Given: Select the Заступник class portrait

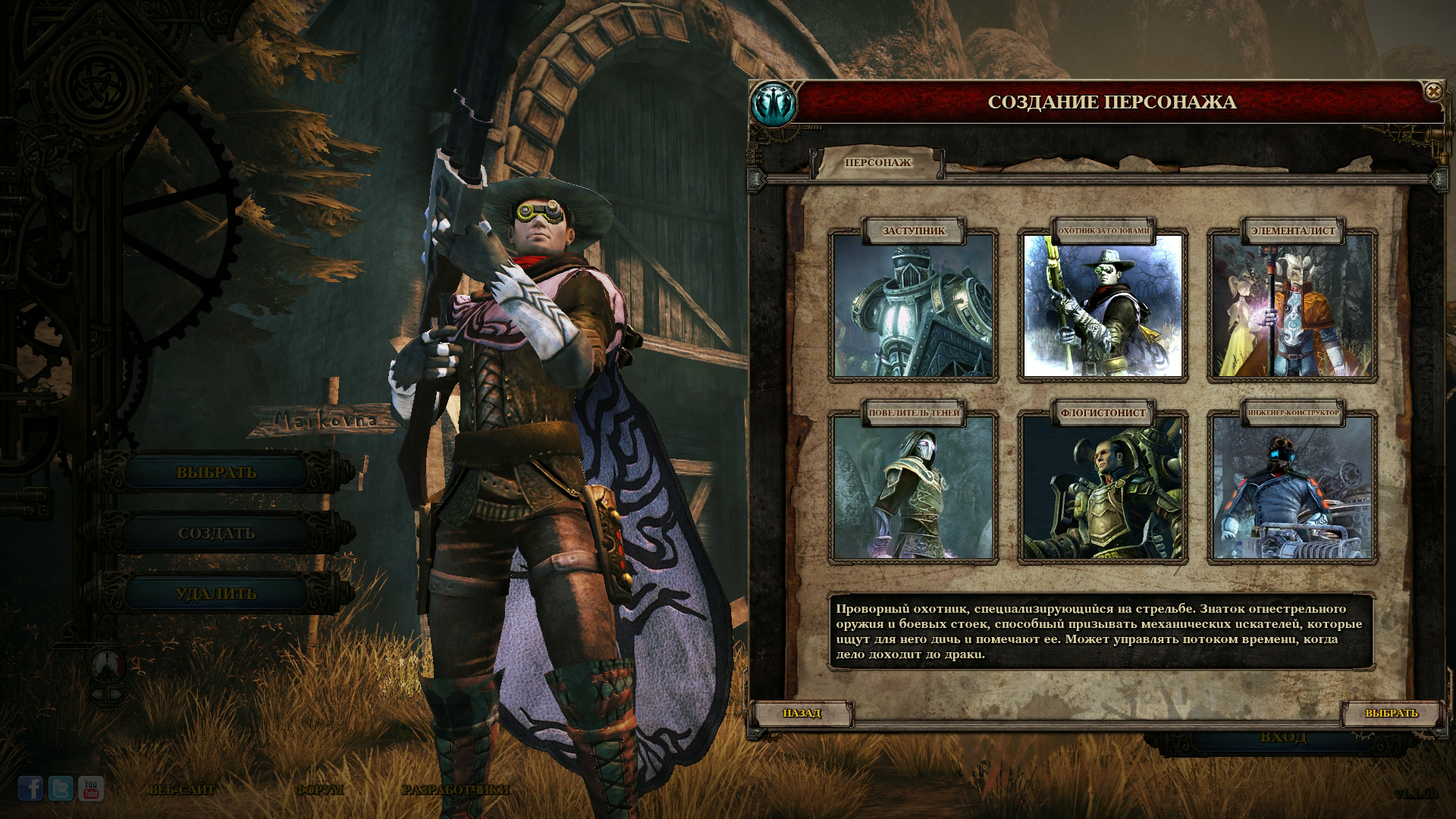Looking at the screenshot, I should pos(913,305).
